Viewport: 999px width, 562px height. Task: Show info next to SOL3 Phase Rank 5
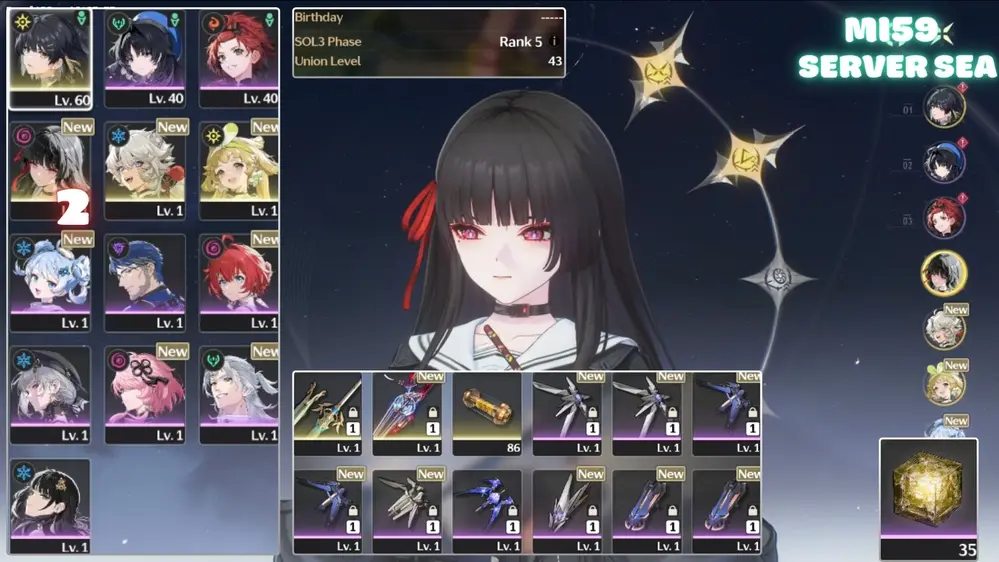(x=555, y=42)
